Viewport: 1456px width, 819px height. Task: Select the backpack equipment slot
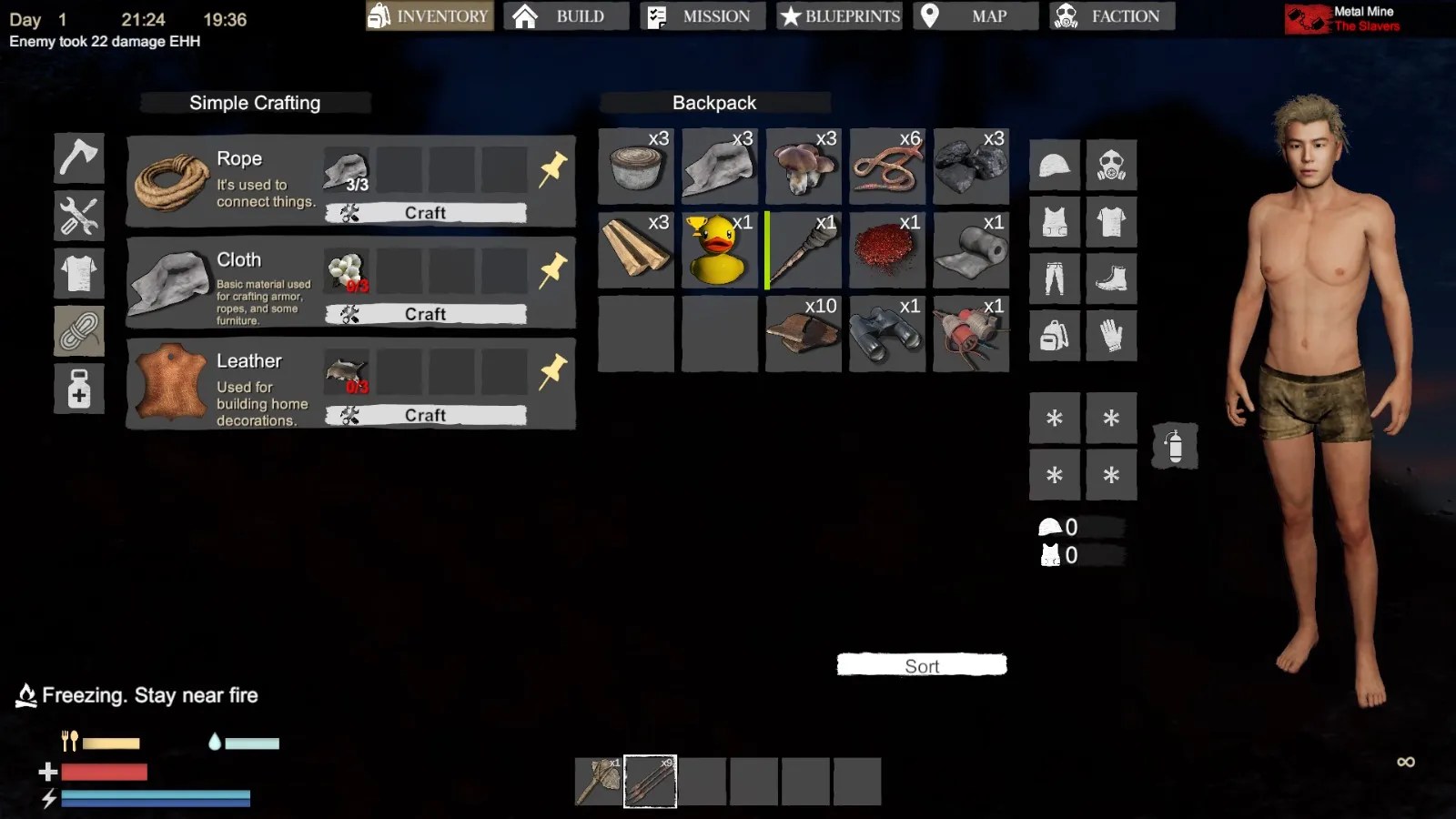(x=1054, y=334)
